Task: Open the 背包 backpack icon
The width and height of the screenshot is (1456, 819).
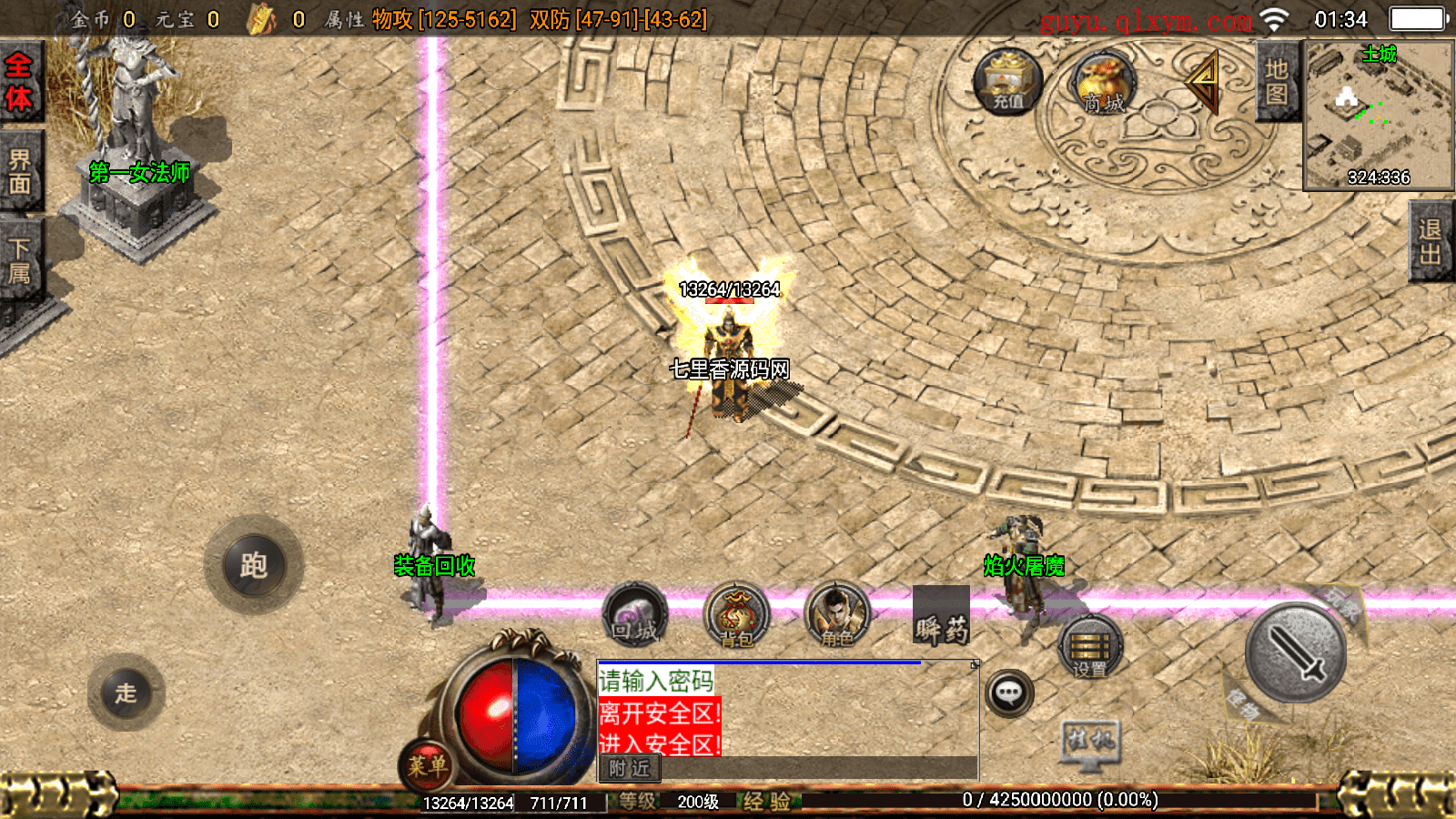Action: pyautogui.click(x=736, y=616)
